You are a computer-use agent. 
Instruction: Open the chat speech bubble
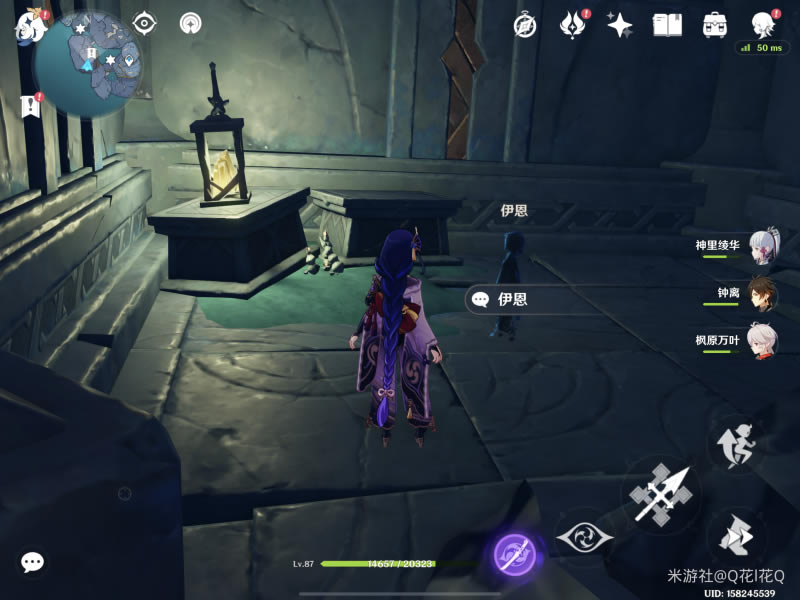[x=32, y=563]
